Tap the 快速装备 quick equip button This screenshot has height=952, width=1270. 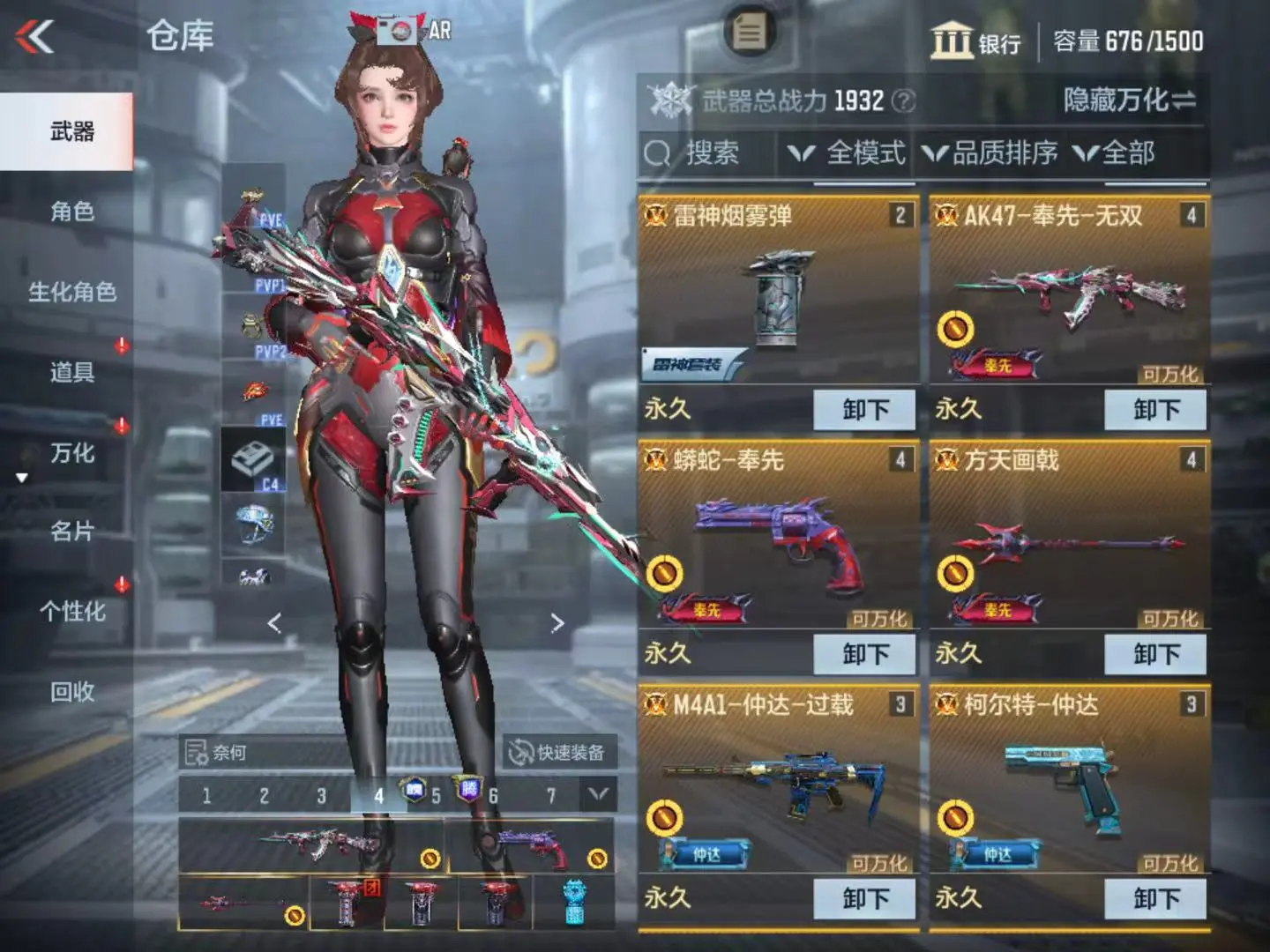(x=558, y=752)
